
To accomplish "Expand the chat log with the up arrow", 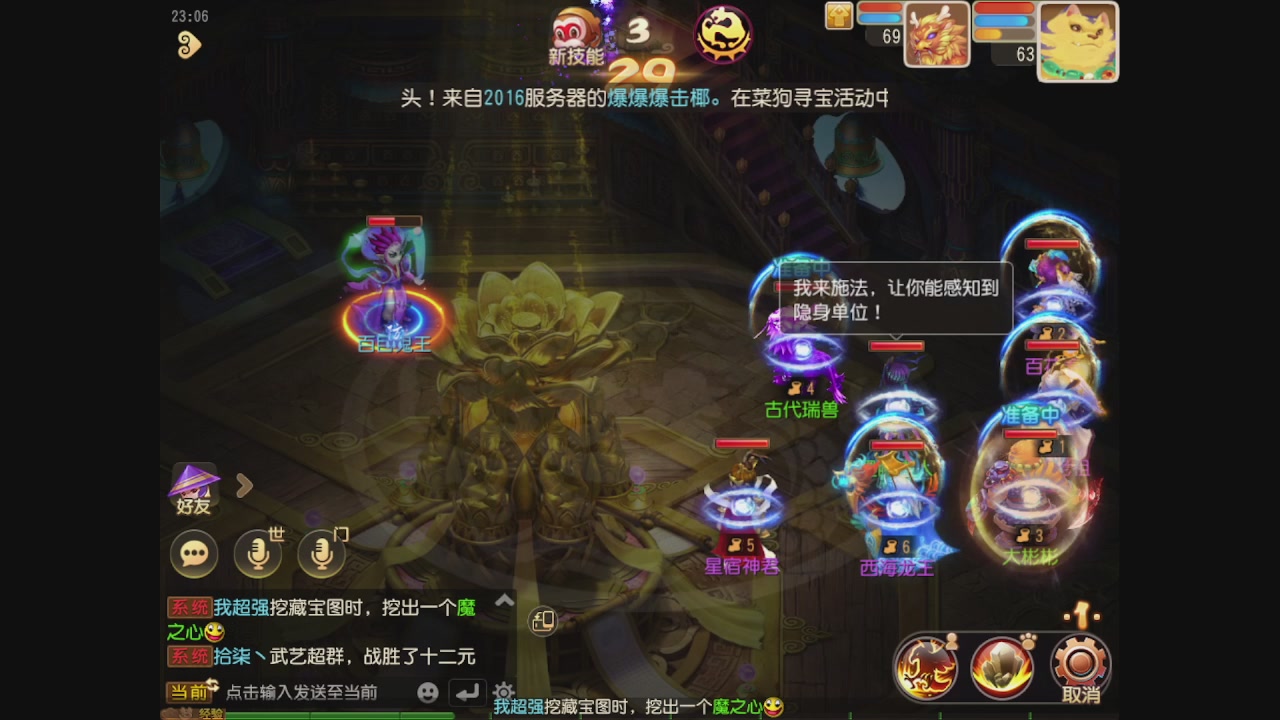I will pos(505,601).
